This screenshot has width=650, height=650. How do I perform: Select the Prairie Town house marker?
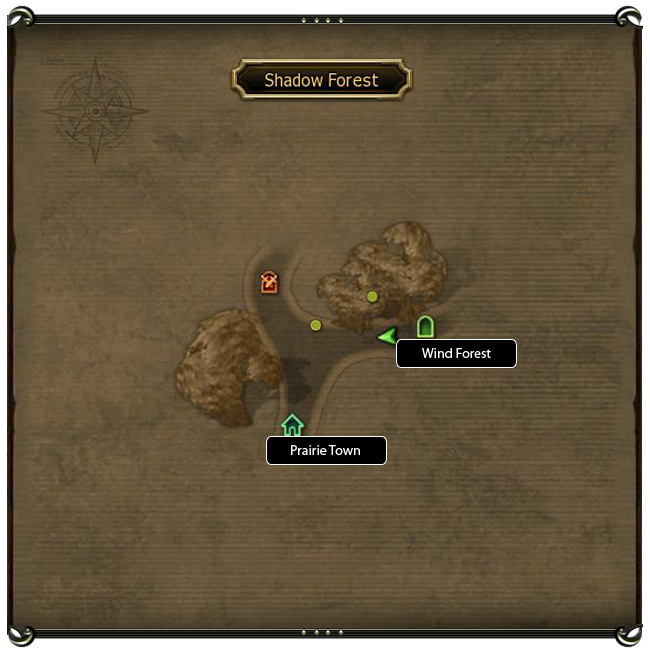(x=292, y=425)
